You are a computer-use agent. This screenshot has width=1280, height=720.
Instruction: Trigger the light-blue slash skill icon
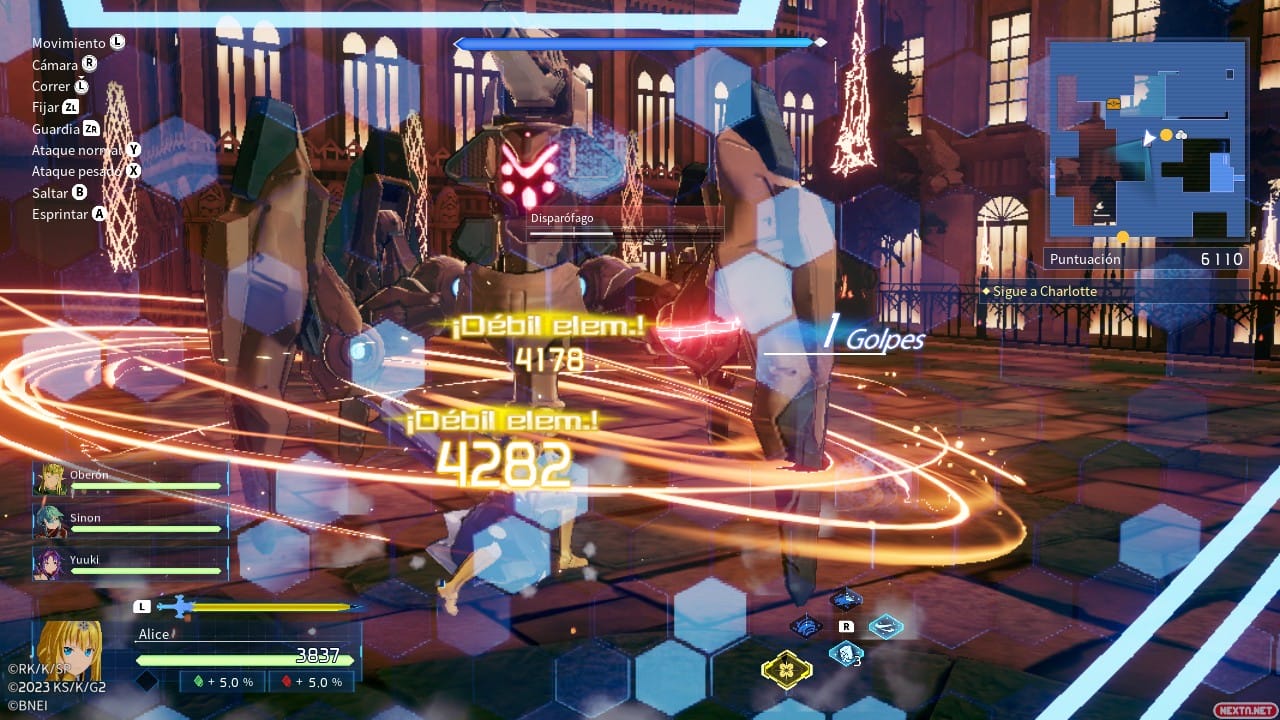pyautogui.click(x=886, y=627)
